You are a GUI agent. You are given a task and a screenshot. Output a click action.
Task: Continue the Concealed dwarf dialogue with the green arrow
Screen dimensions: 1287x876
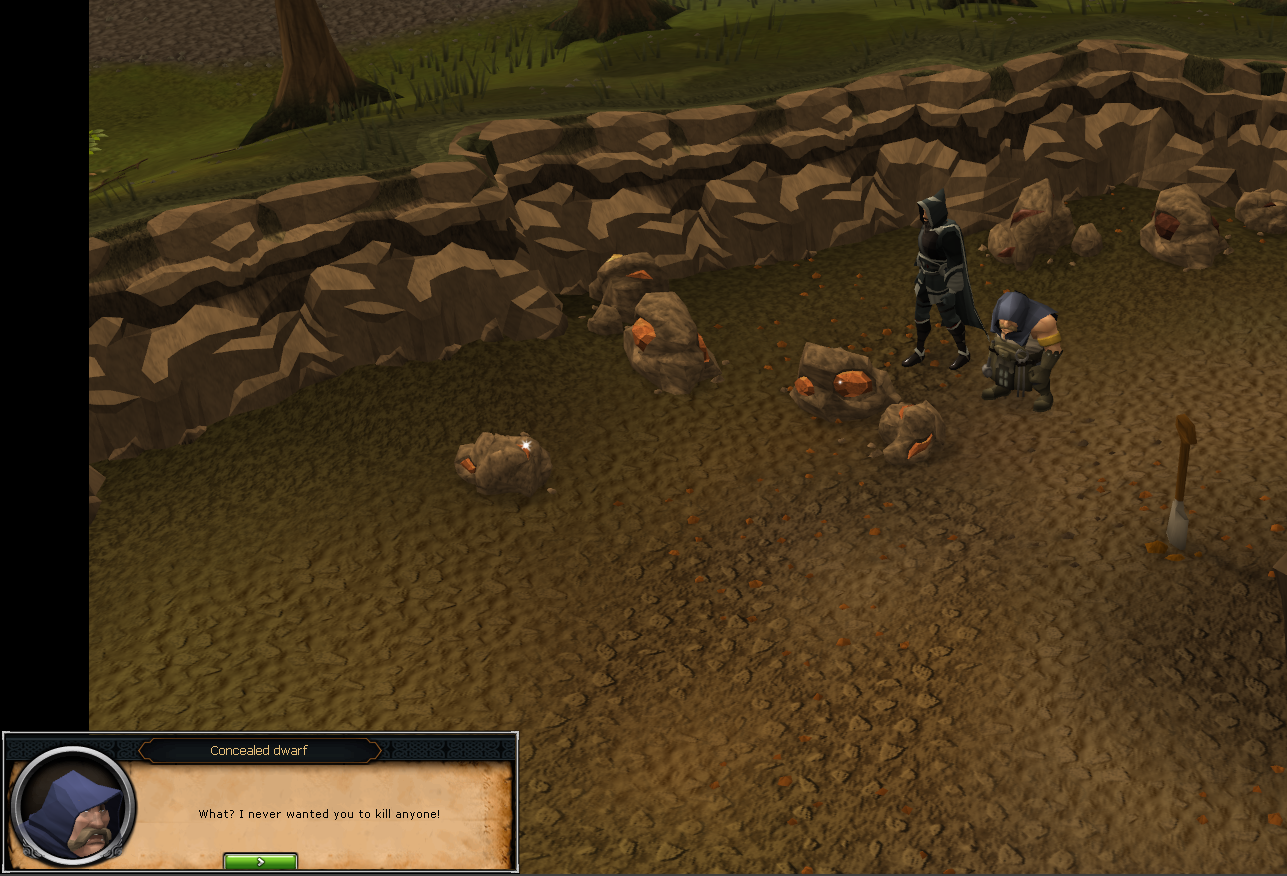[260, 861]
